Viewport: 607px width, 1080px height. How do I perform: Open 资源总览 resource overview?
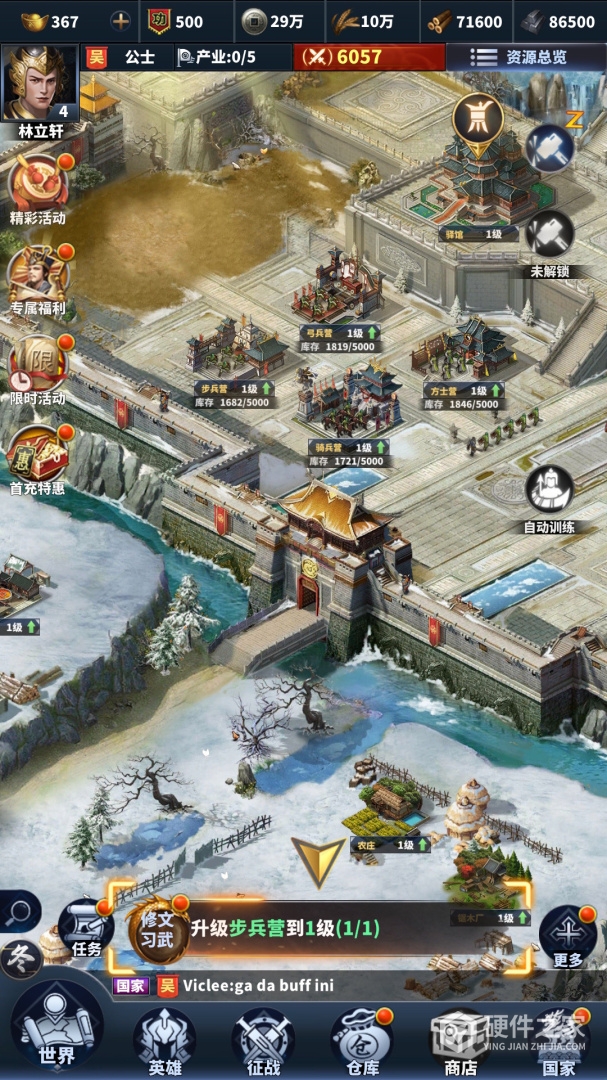point(525,57)
